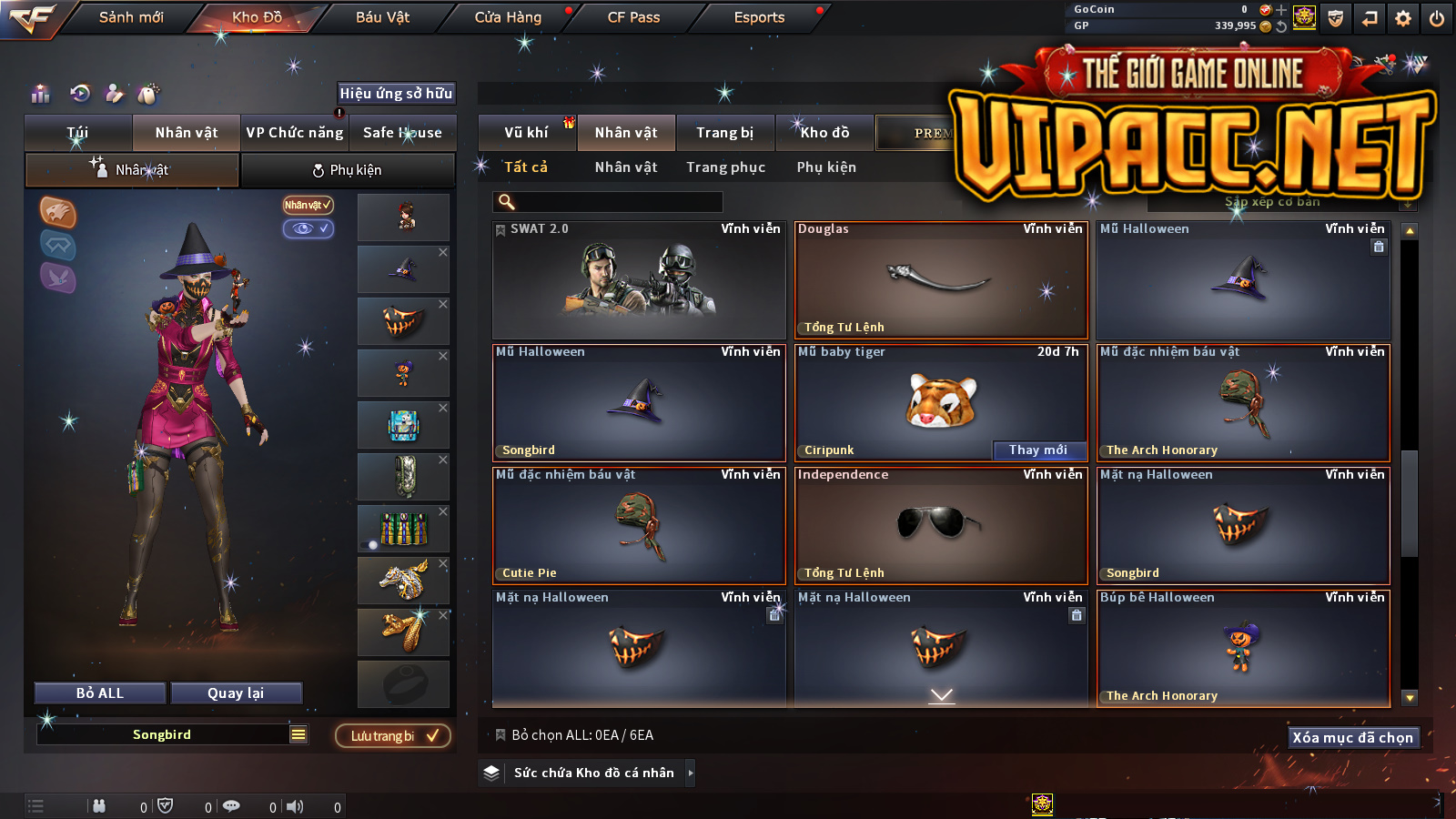This screenshot has width=1456, height=819.
Task: Switch to the Báu Vật tab
Action: coord(382,17)
